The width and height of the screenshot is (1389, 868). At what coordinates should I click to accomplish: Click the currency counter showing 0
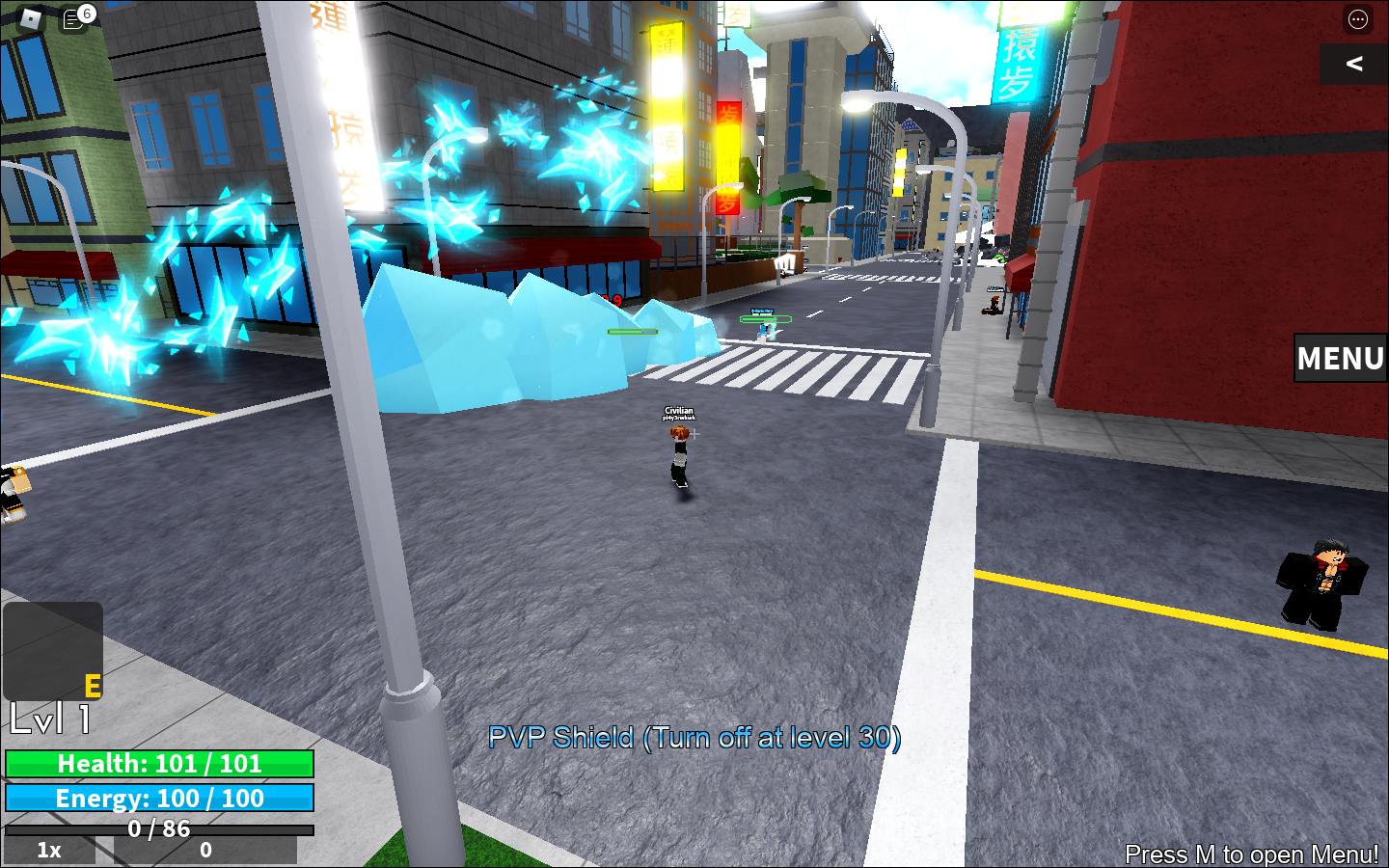click(x=204, y=851)
